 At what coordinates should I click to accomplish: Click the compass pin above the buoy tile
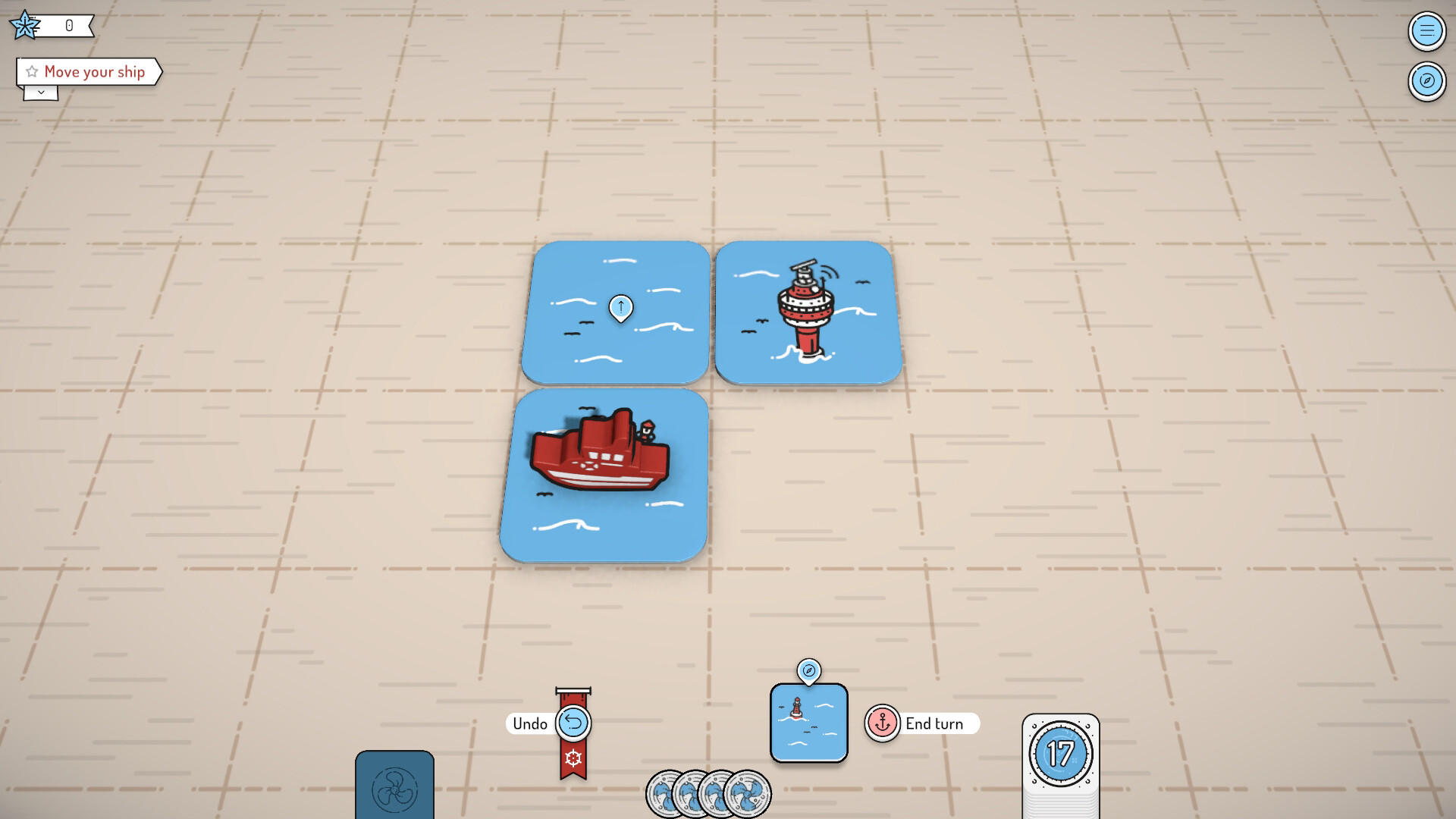[808, 671]
